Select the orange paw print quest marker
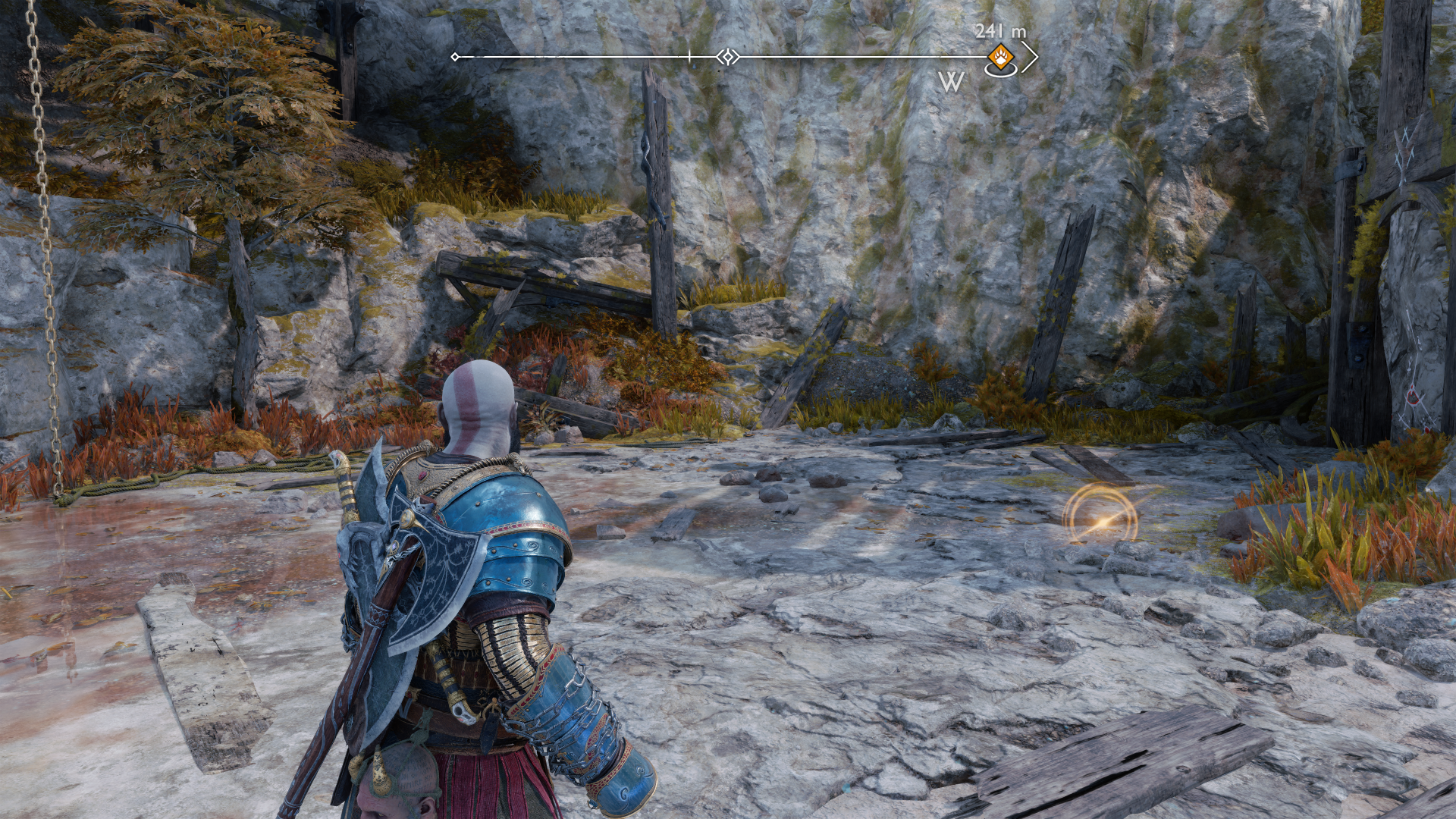 click(x=1000, y=57)
